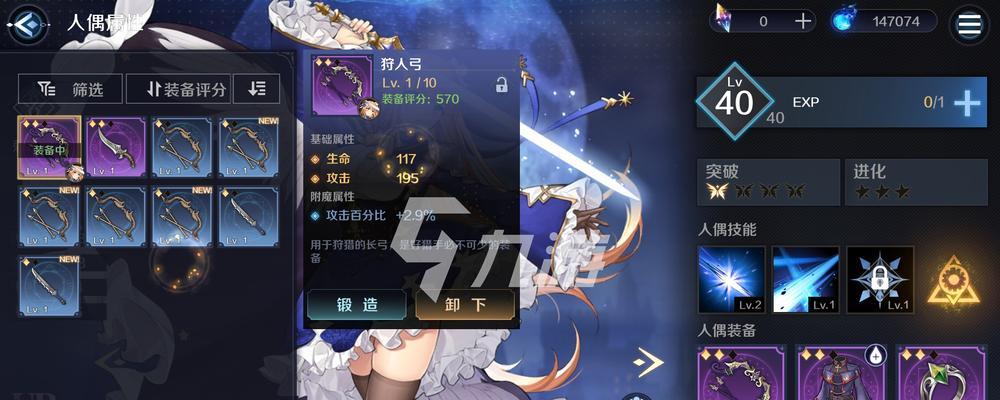Select the padlocked doll skill icon
1000x400 pixels.
point(880,280)
